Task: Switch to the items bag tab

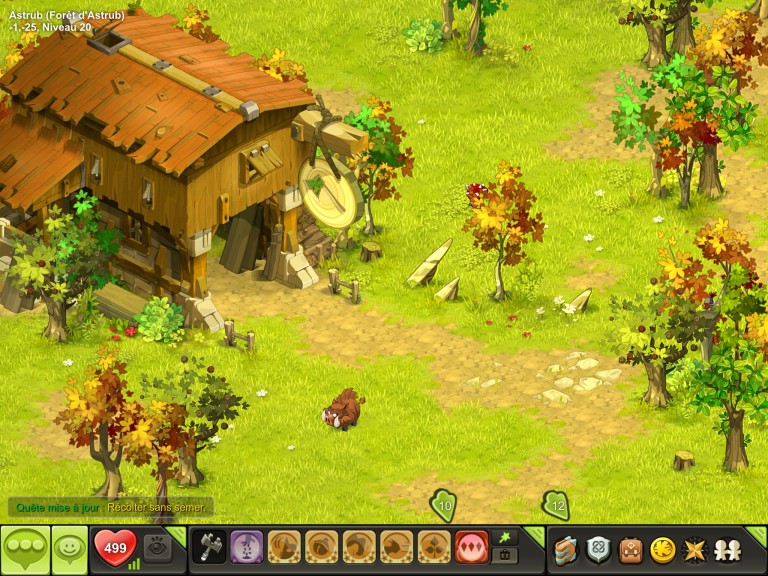Action: tap(505, 556)
